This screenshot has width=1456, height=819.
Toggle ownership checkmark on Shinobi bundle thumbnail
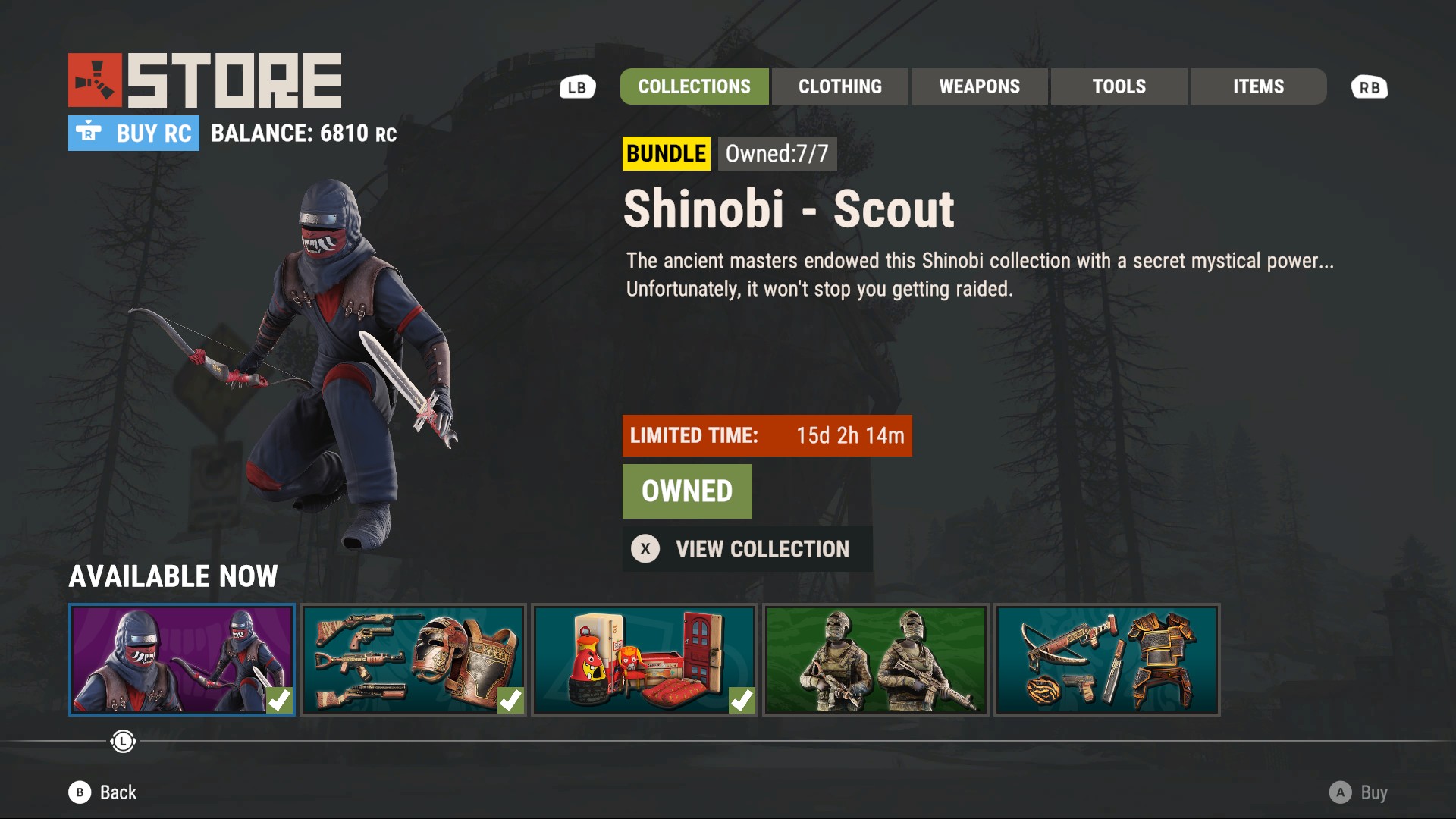279,701
